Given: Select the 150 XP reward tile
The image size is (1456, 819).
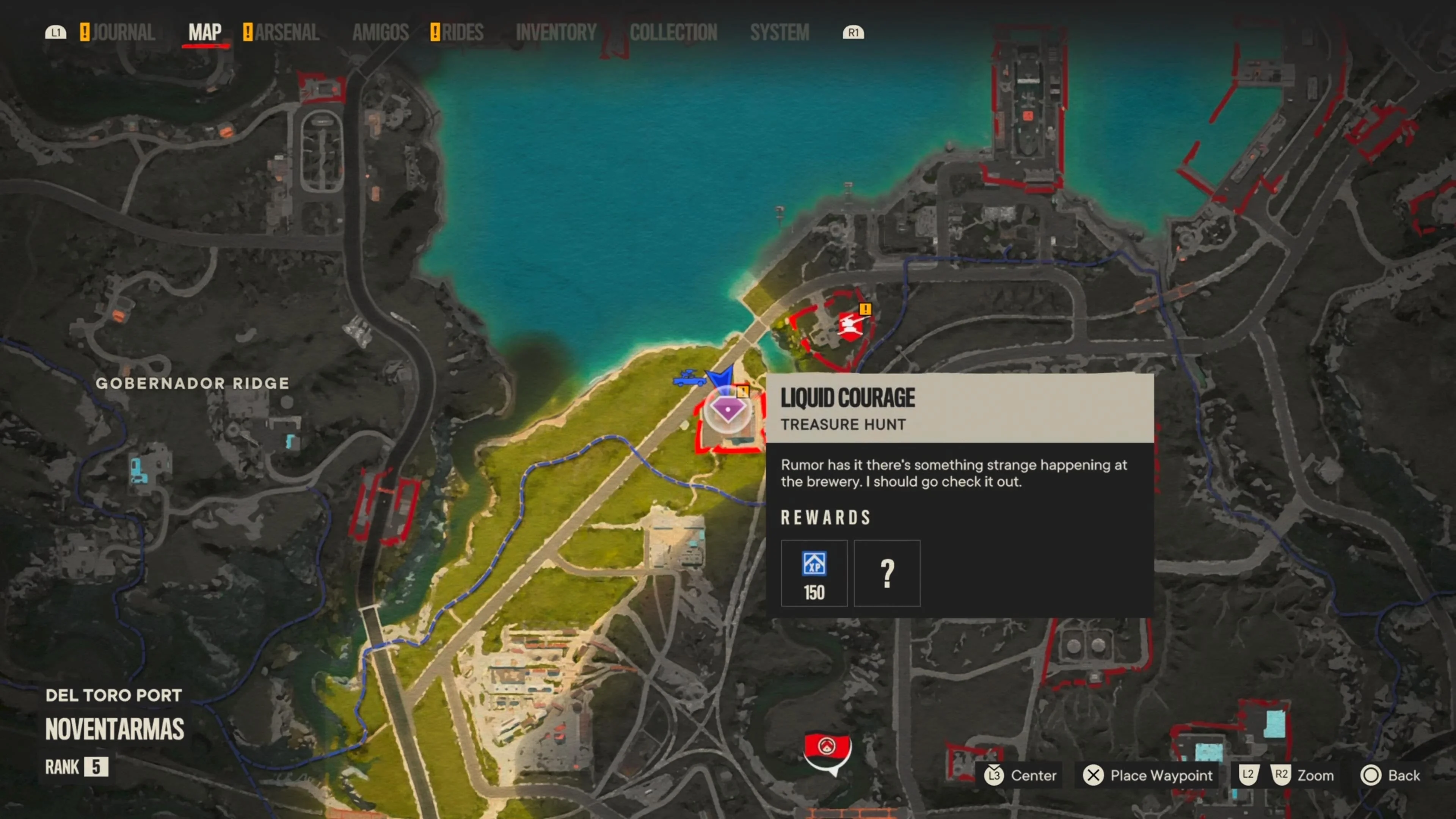Looking at the screenshot, I should click(814, 573).
